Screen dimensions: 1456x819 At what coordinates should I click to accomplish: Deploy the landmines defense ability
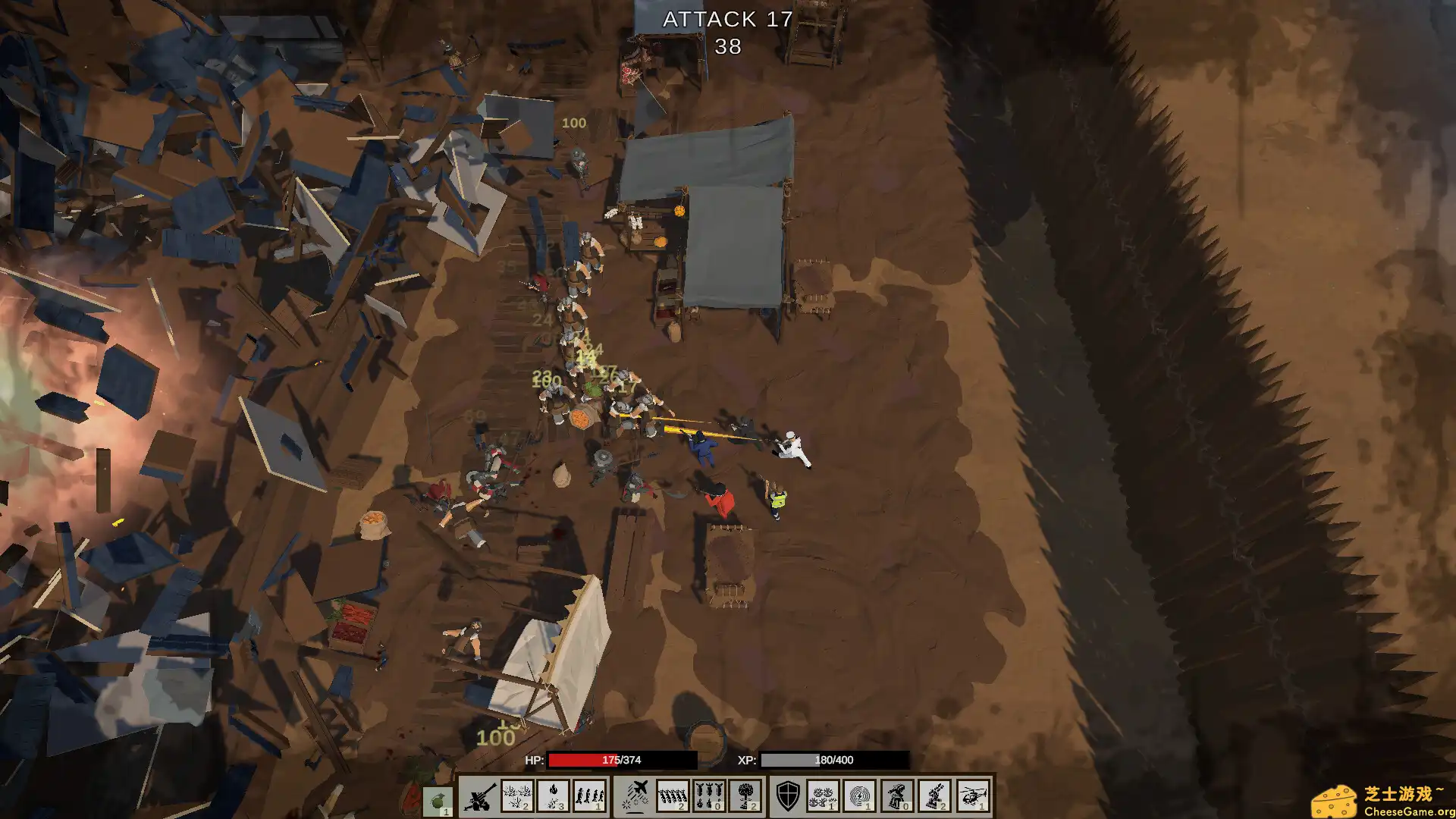tap(823, 796)
